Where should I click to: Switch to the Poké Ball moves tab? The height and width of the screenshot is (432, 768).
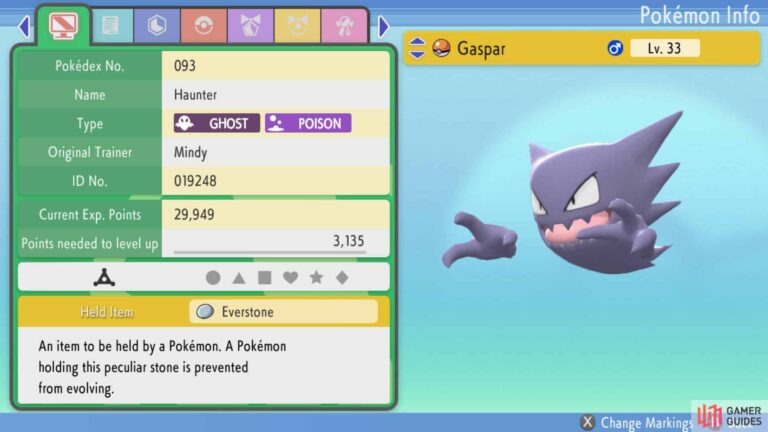point(203,27)
